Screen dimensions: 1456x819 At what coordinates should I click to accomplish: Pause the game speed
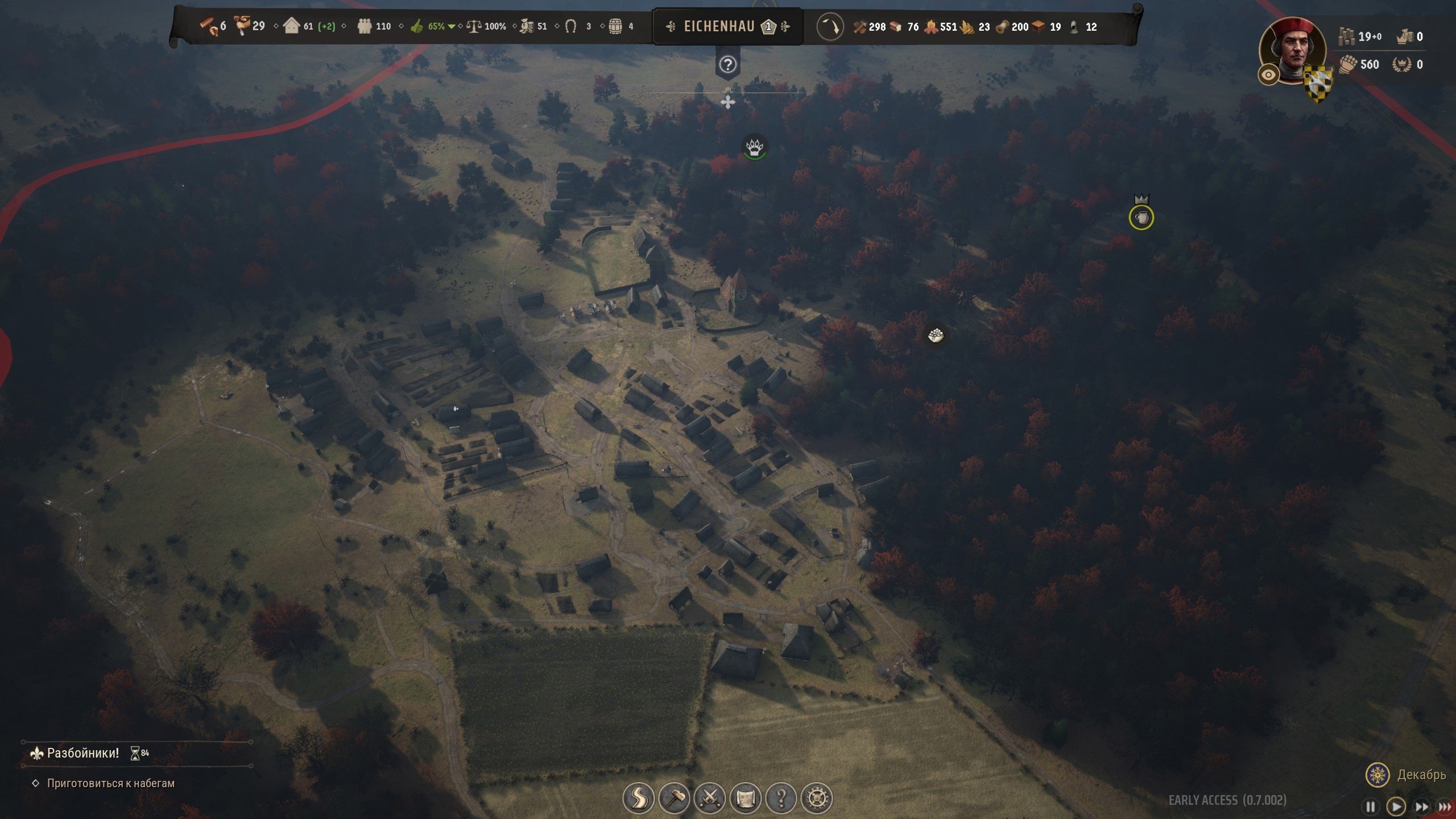coord(1371,806)
